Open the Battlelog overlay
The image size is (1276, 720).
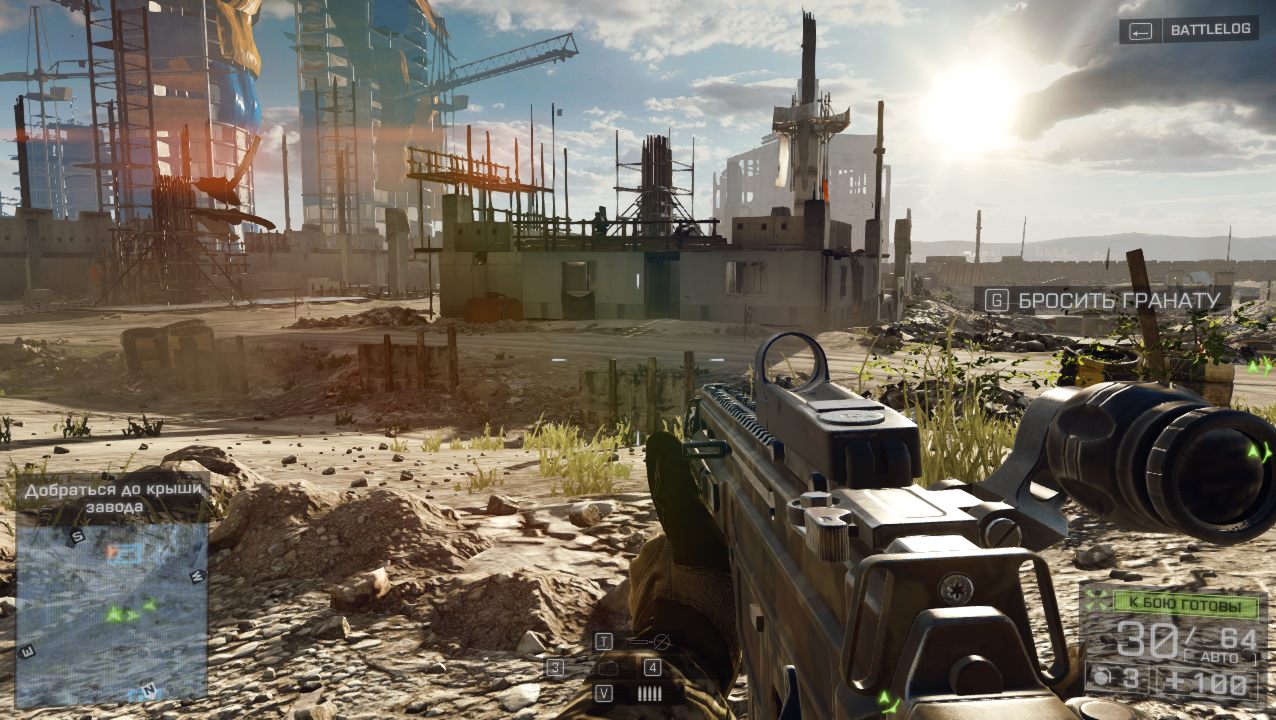tap(1188, 30)
